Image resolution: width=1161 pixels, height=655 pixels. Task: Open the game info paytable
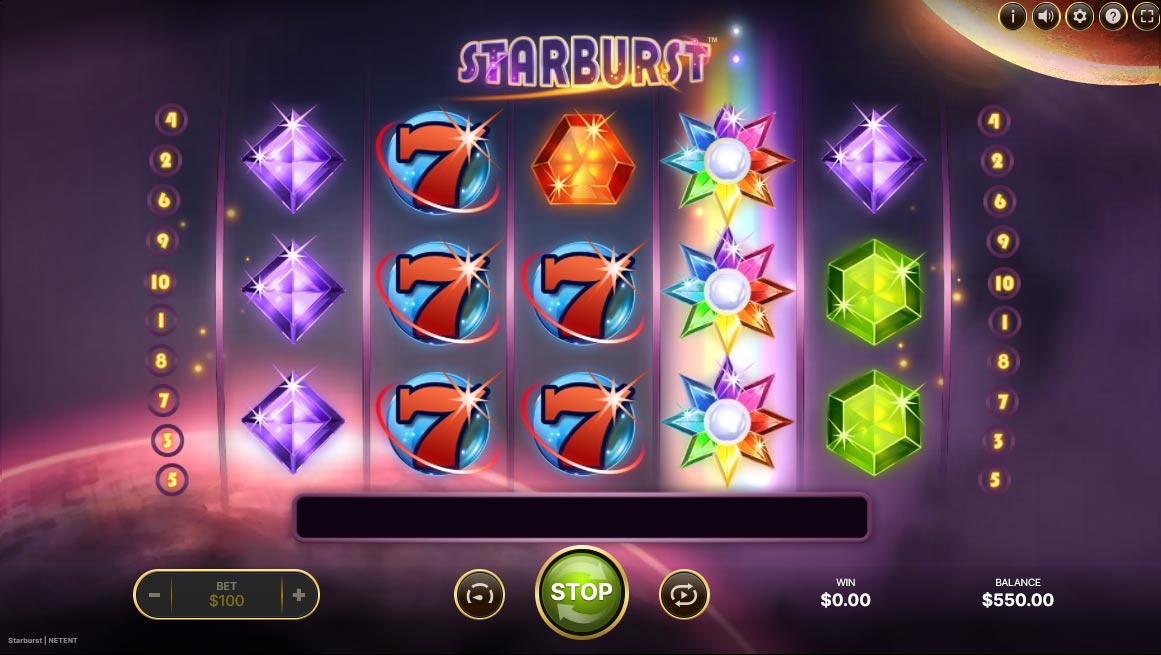point(1013,16)
